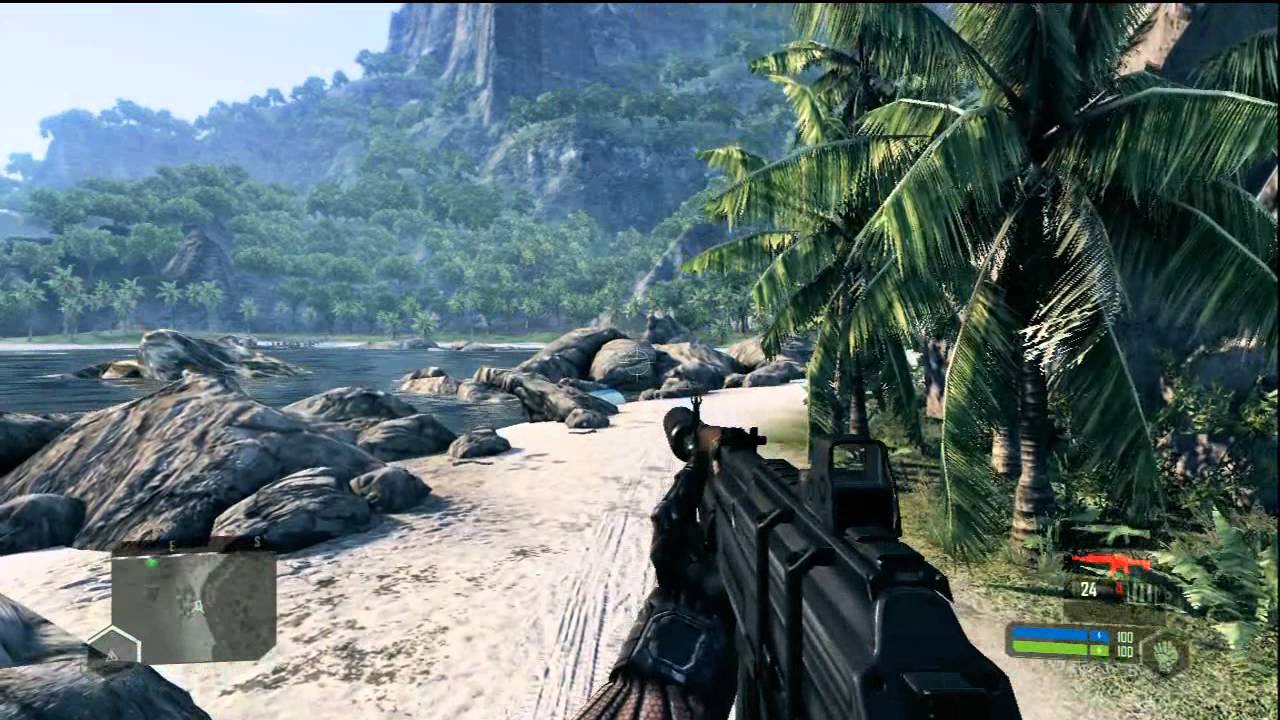This screenshot has width=1280, height=720.
Task: Click the green health pip icon showing 100
Action: pos(1099,651)
